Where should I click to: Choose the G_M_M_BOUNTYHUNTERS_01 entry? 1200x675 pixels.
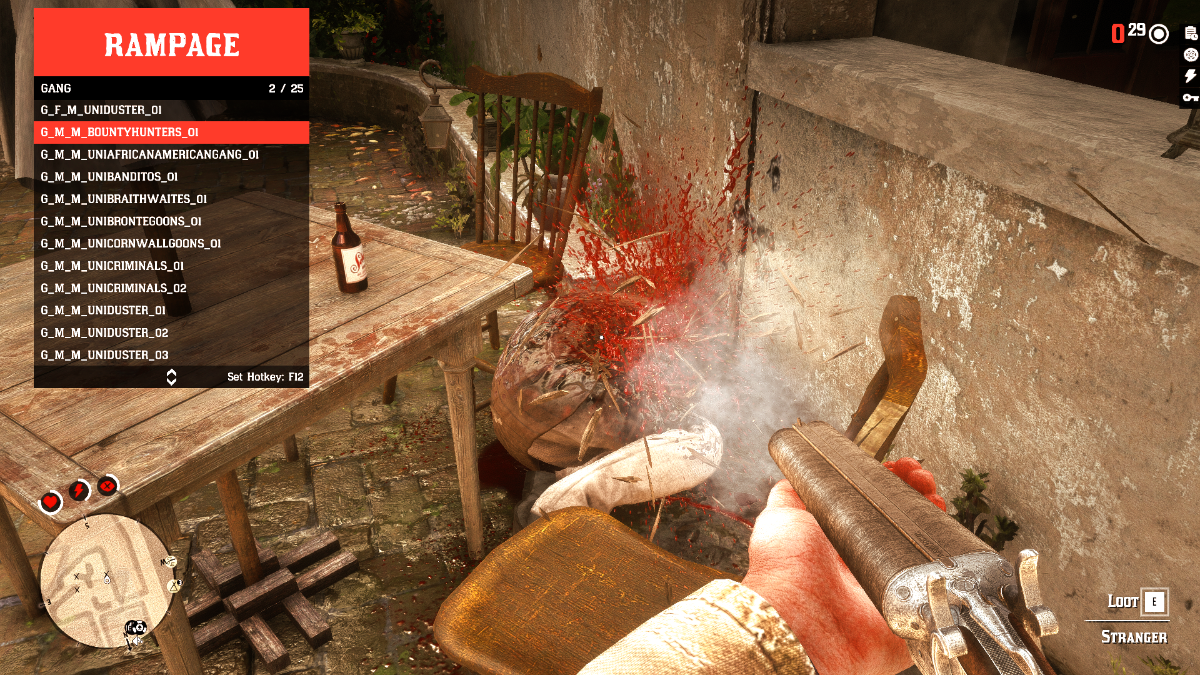point(171,132)
